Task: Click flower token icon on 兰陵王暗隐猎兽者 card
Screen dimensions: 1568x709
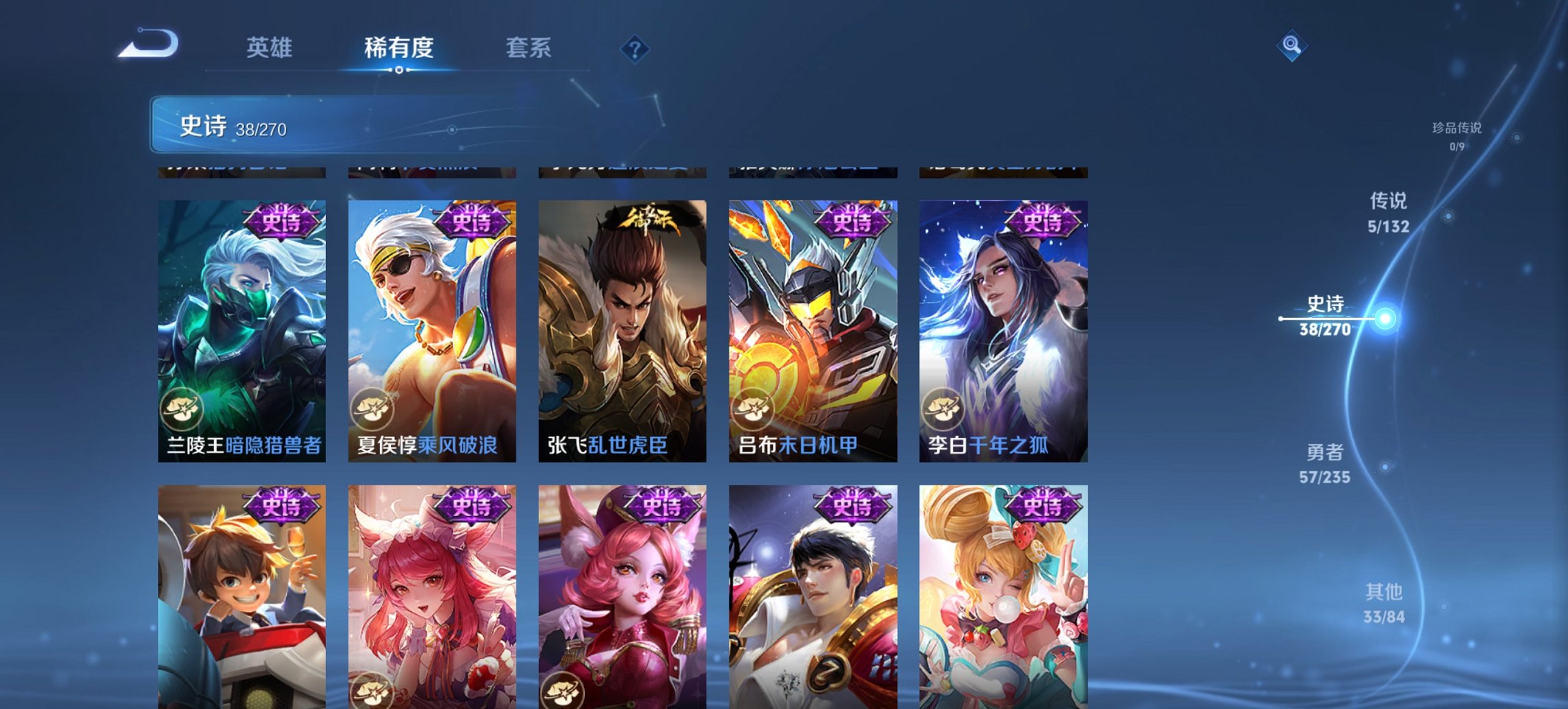Action: (x=182, y=407)
